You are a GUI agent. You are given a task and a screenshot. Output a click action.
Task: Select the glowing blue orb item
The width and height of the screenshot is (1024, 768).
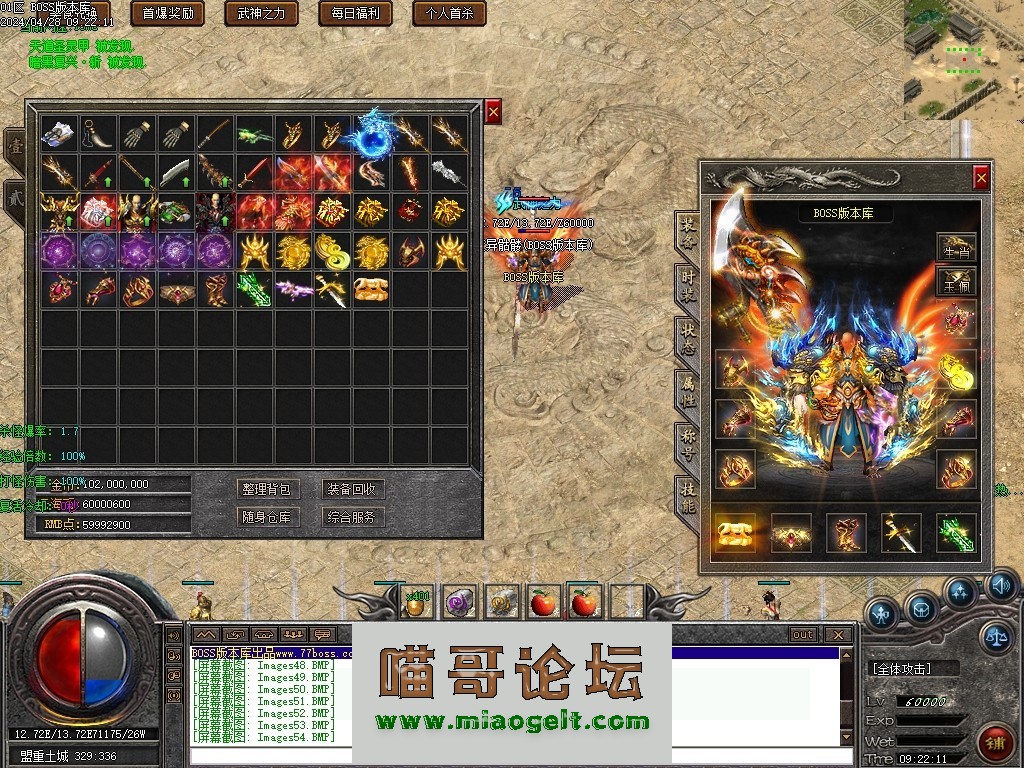pos(372,134)
